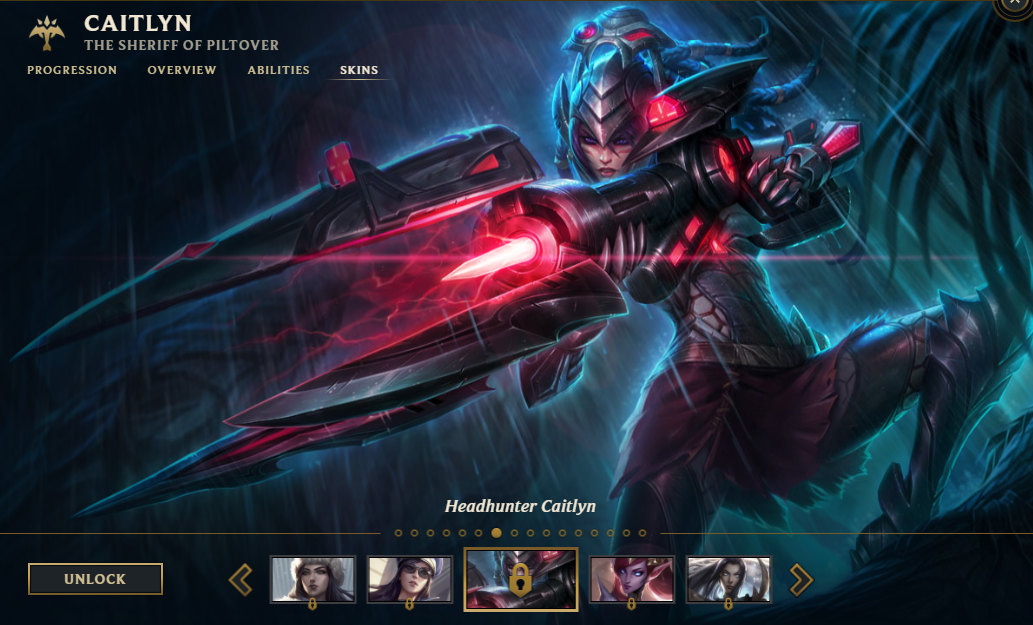Select the locked Headhunter Caitlyn thumbnail

[x=520, y=579]
